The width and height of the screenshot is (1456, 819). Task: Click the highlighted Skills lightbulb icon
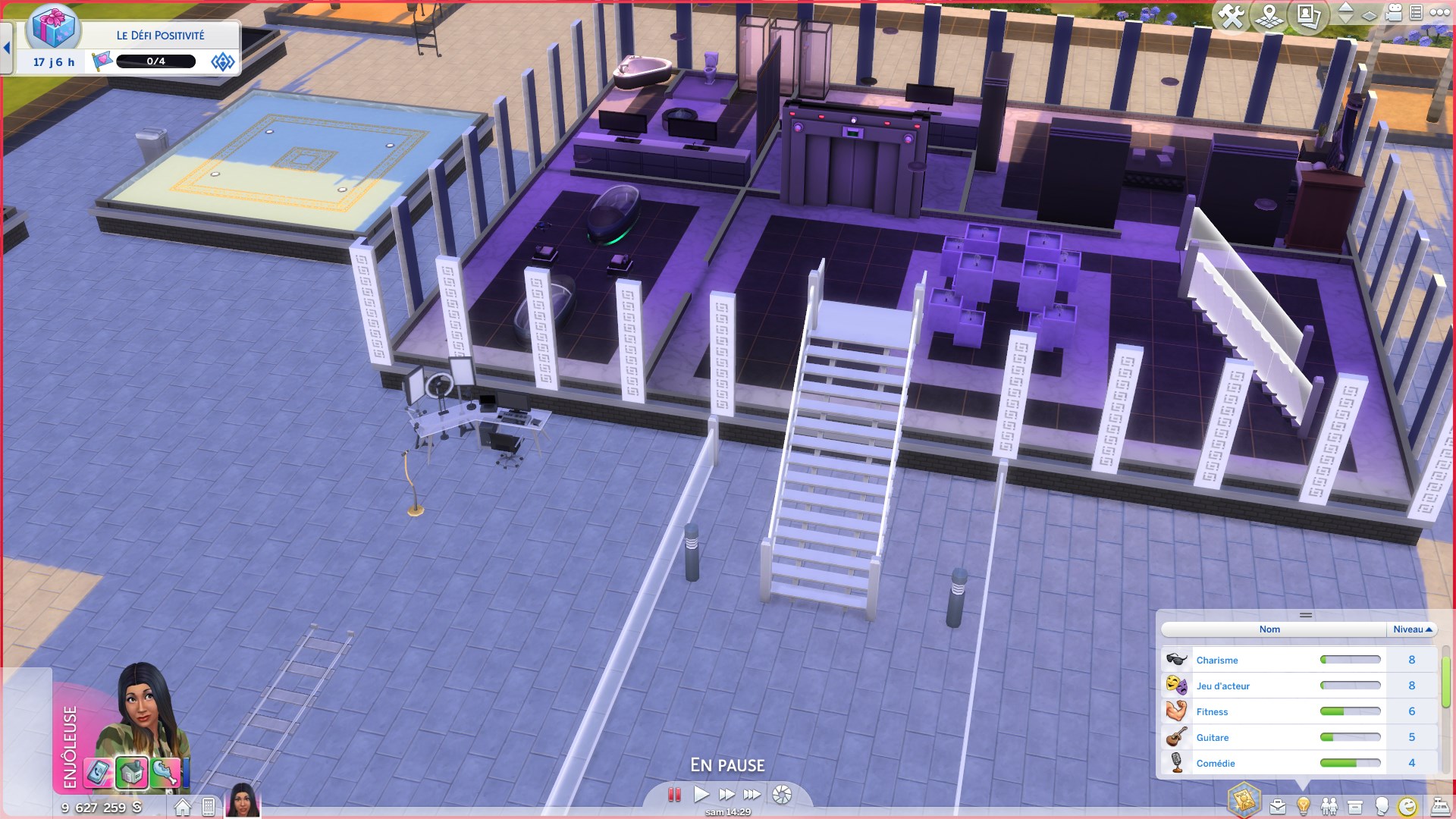(1303, 805)
